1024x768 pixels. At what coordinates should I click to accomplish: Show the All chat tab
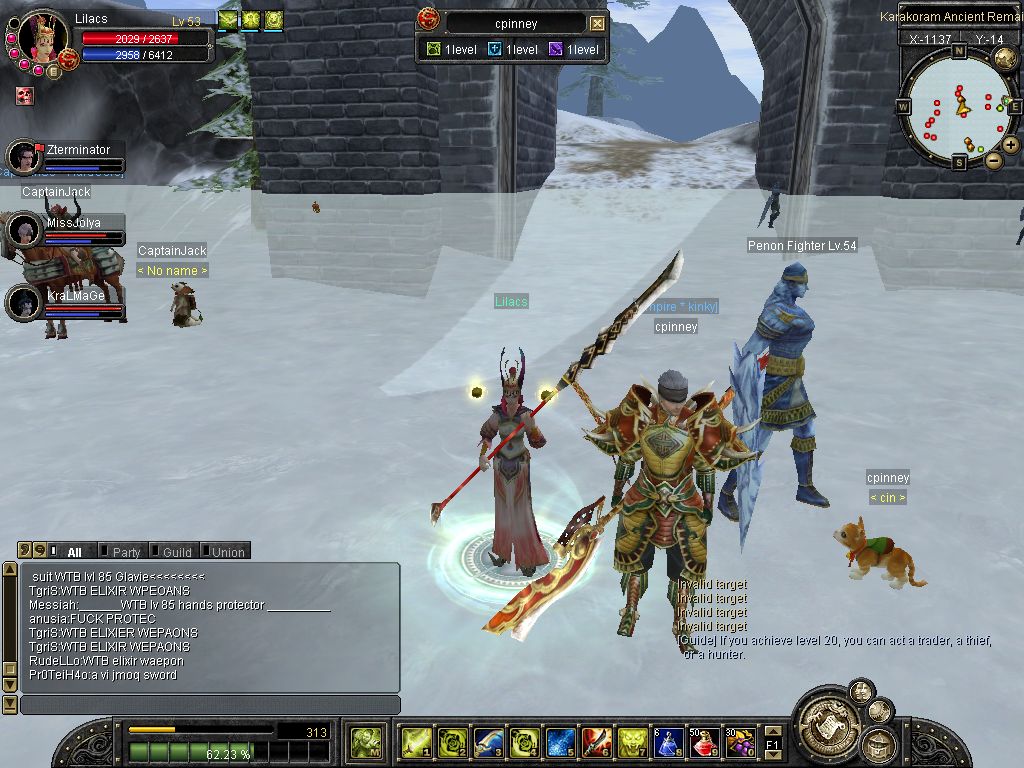[73, 551]
